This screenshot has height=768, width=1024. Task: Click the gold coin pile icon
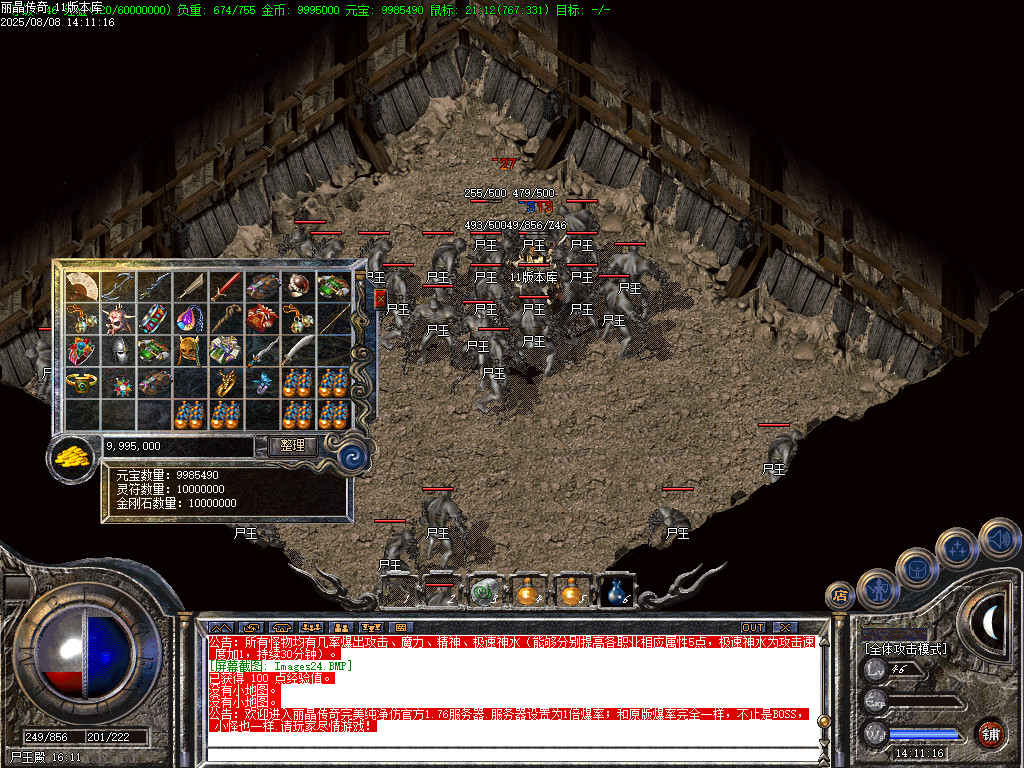[x=73, y=456]
